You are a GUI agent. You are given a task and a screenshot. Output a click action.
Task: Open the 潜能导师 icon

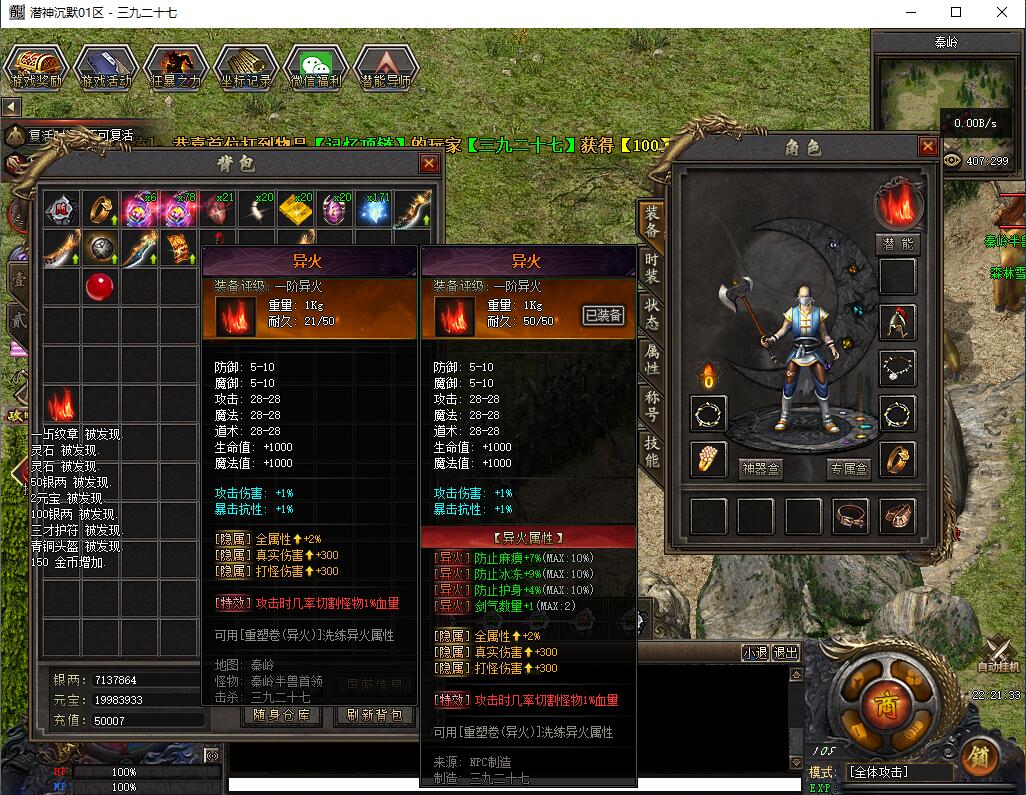(386, 67)
